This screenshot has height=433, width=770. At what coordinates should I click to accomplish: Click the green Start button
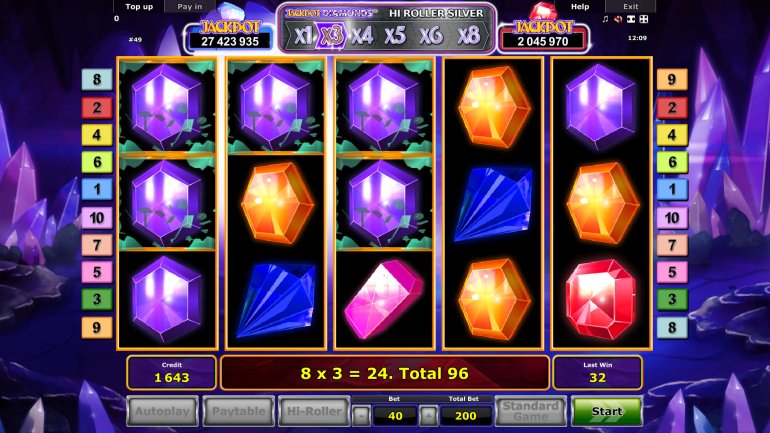tap(607, 411)
